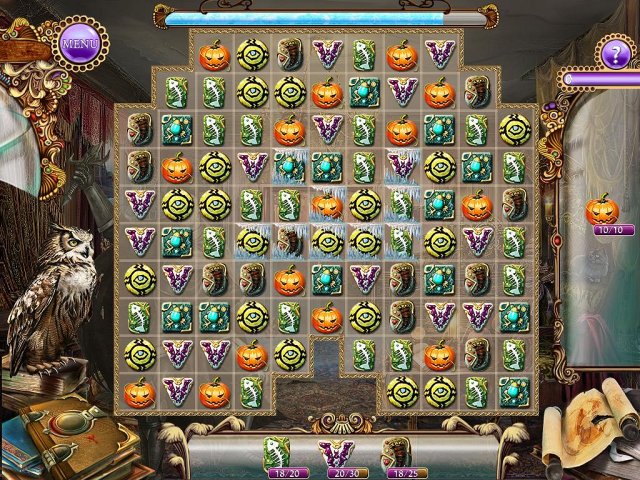640x480 pixels.
Task: Select the frozen teal gem tile
Action: (290, 166)
